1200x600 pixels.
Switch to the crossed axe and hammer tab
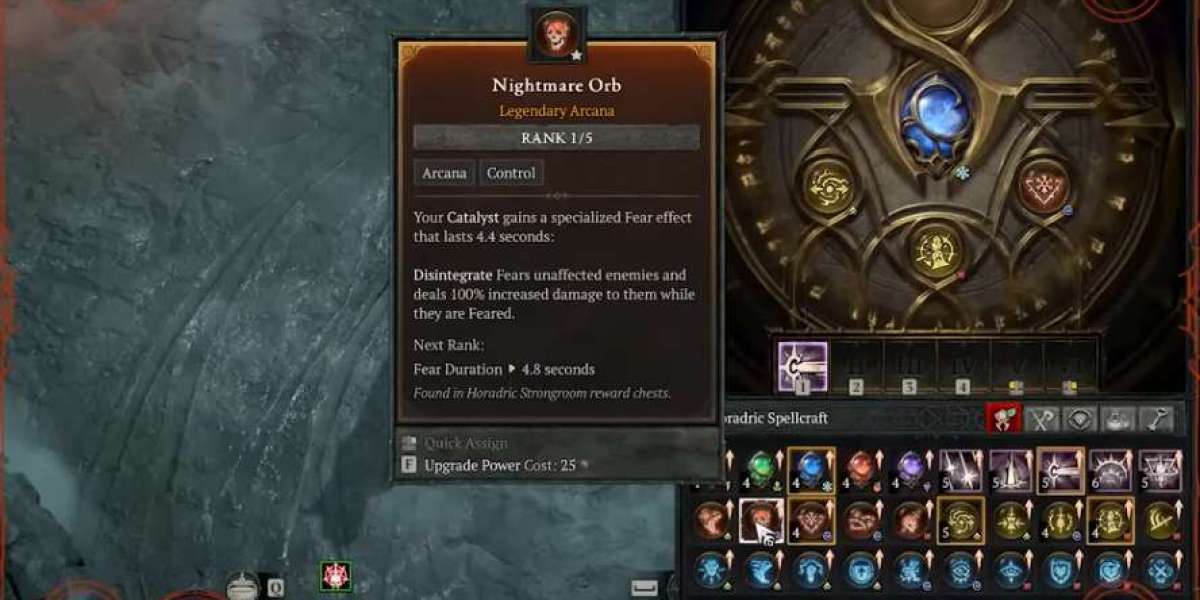(1041, 420)
